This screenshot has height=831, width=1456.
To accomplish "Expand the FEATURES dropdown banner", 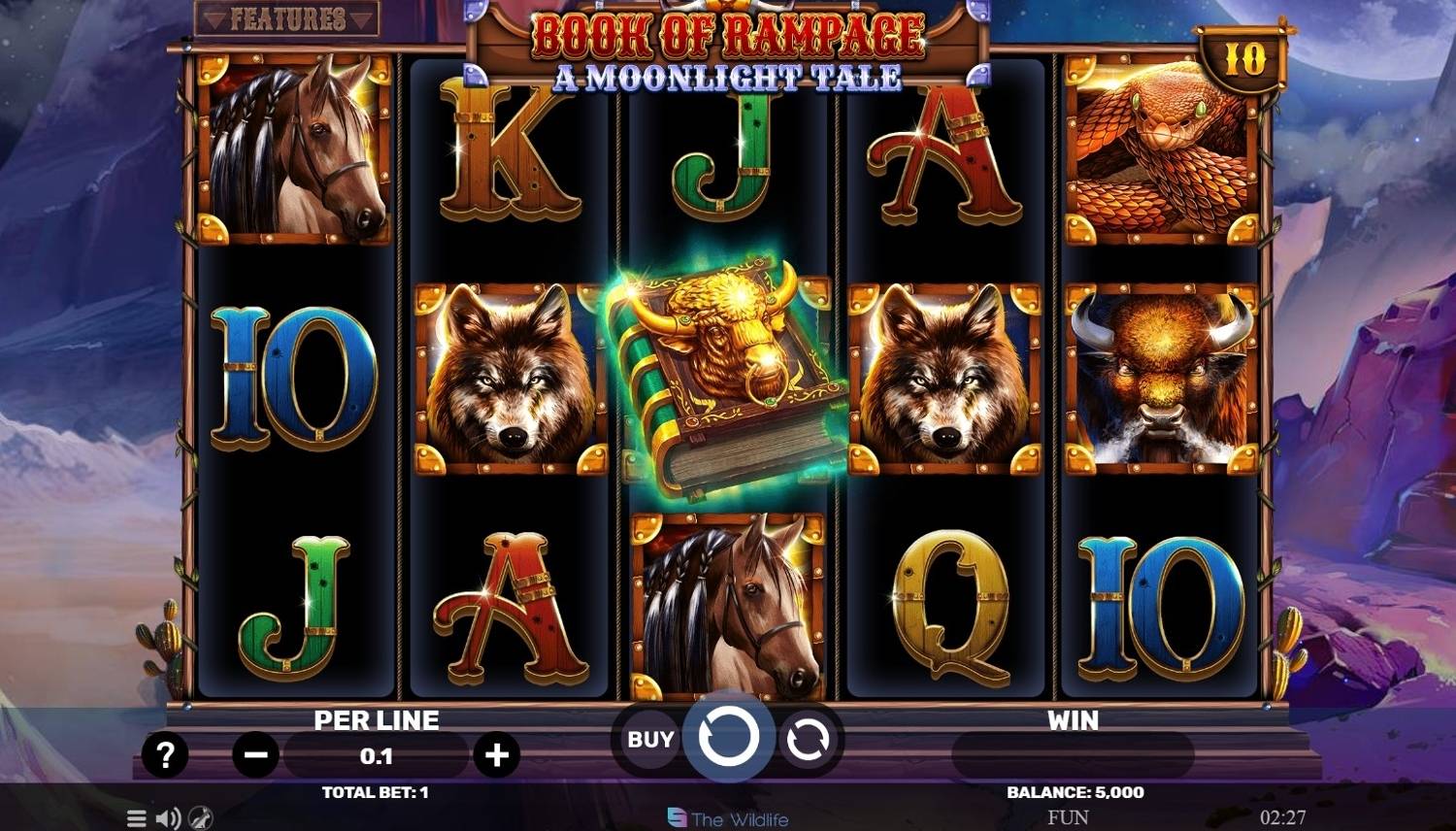I will coord(287,18).
